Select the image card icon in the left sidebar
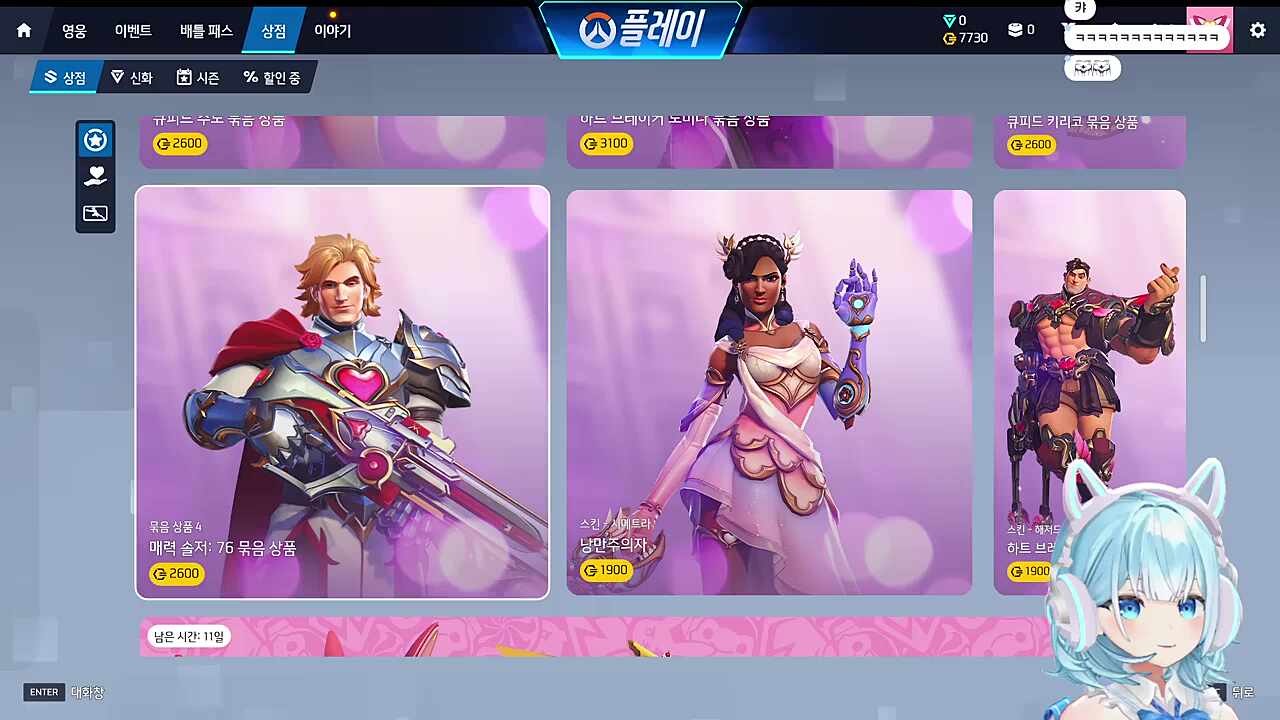 (95, 213)
